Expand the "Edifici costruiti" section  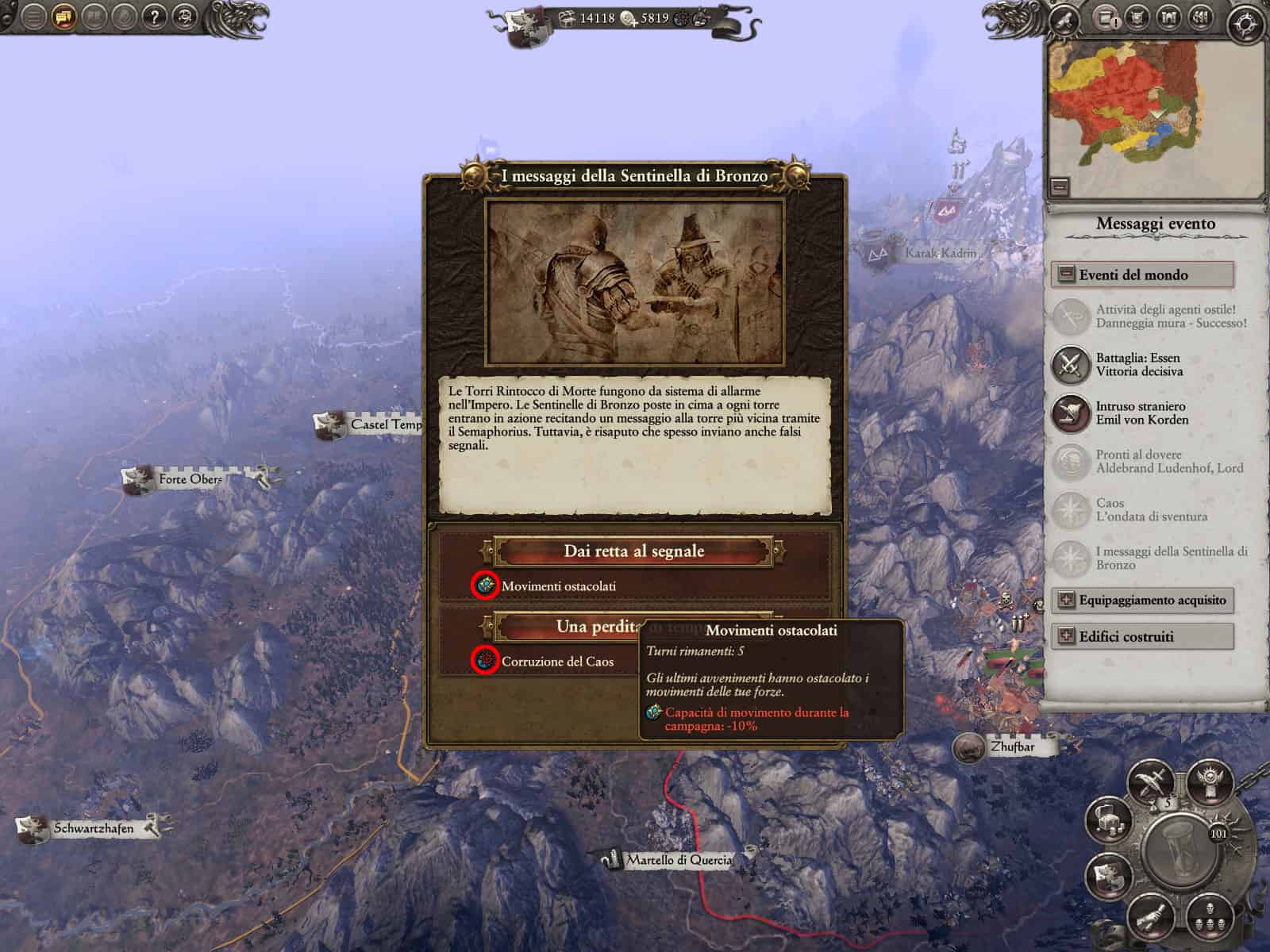pos(1064,637)
